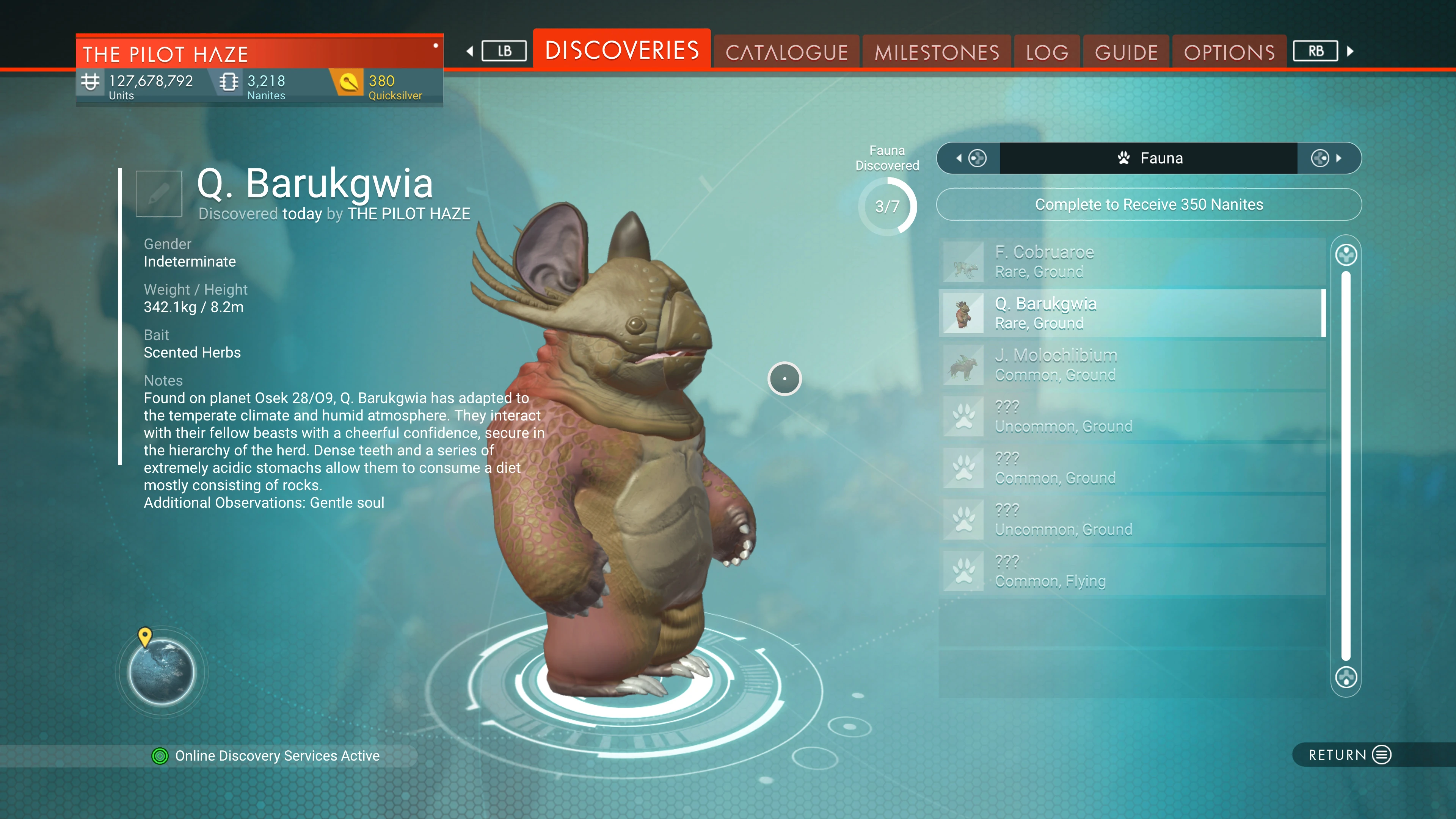Click the scroll-down icon below the list scrollbar
Screen dimensions: 1456x819
coord(1346,677)
